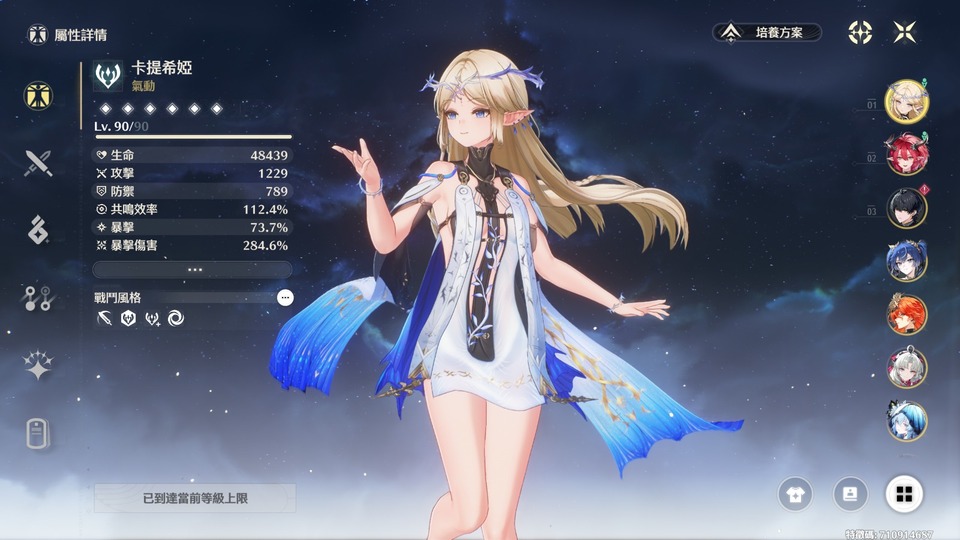Switch to the orange-haired character portrait
Viewport: 960px width, 540px height.
point(907,314)
